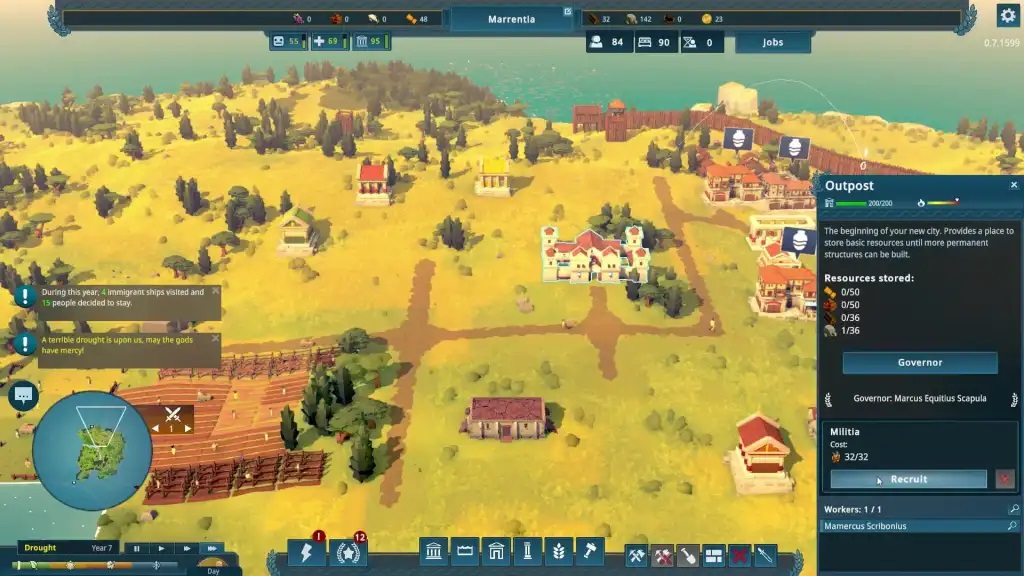Open the settings gear menu
The image size is (1024, 576).
tap(1007, 15)
